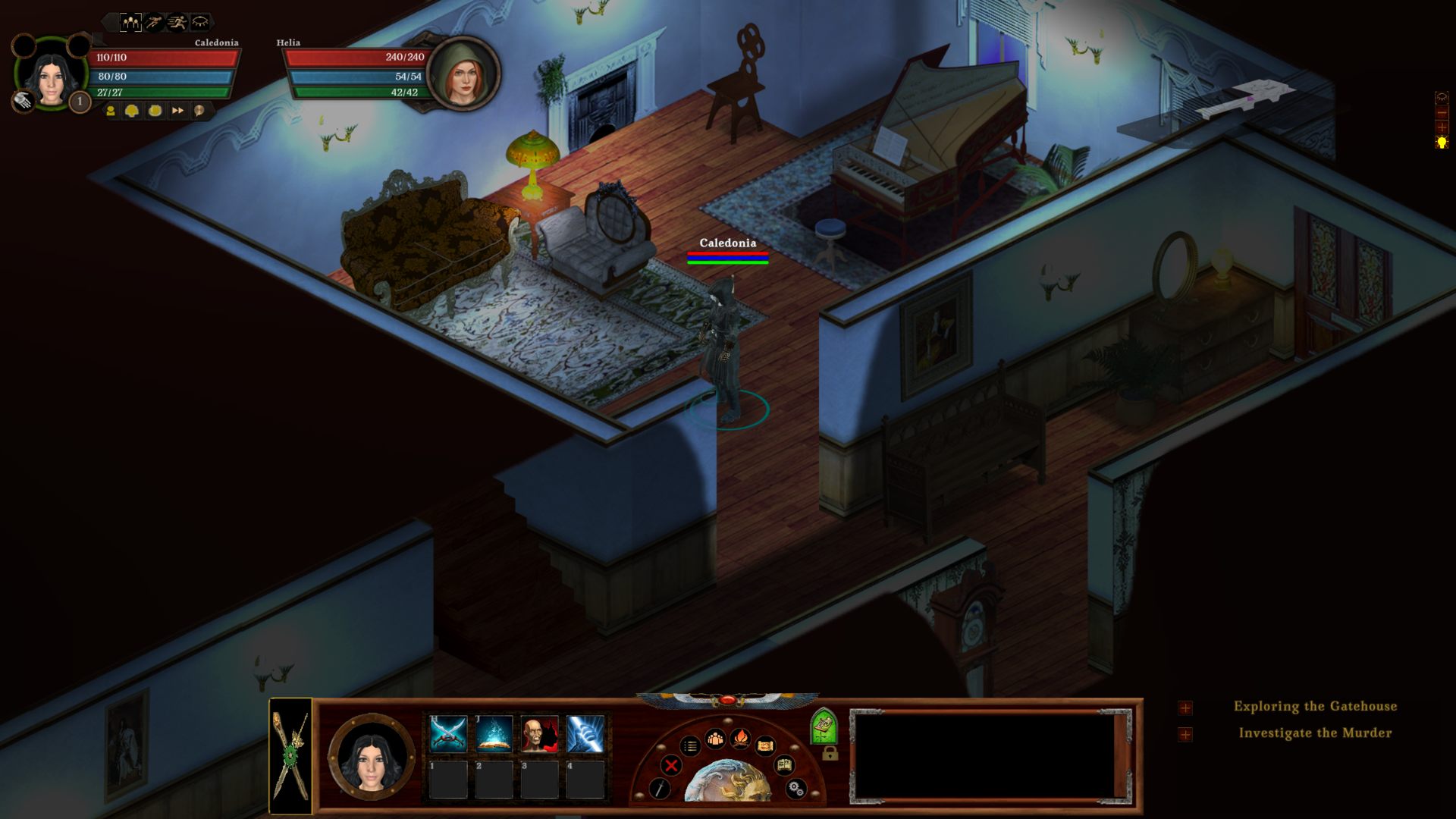This screenshot has height=819, width=1456.
Task: Activate the crossed swords ability
Action: (448, 733)
